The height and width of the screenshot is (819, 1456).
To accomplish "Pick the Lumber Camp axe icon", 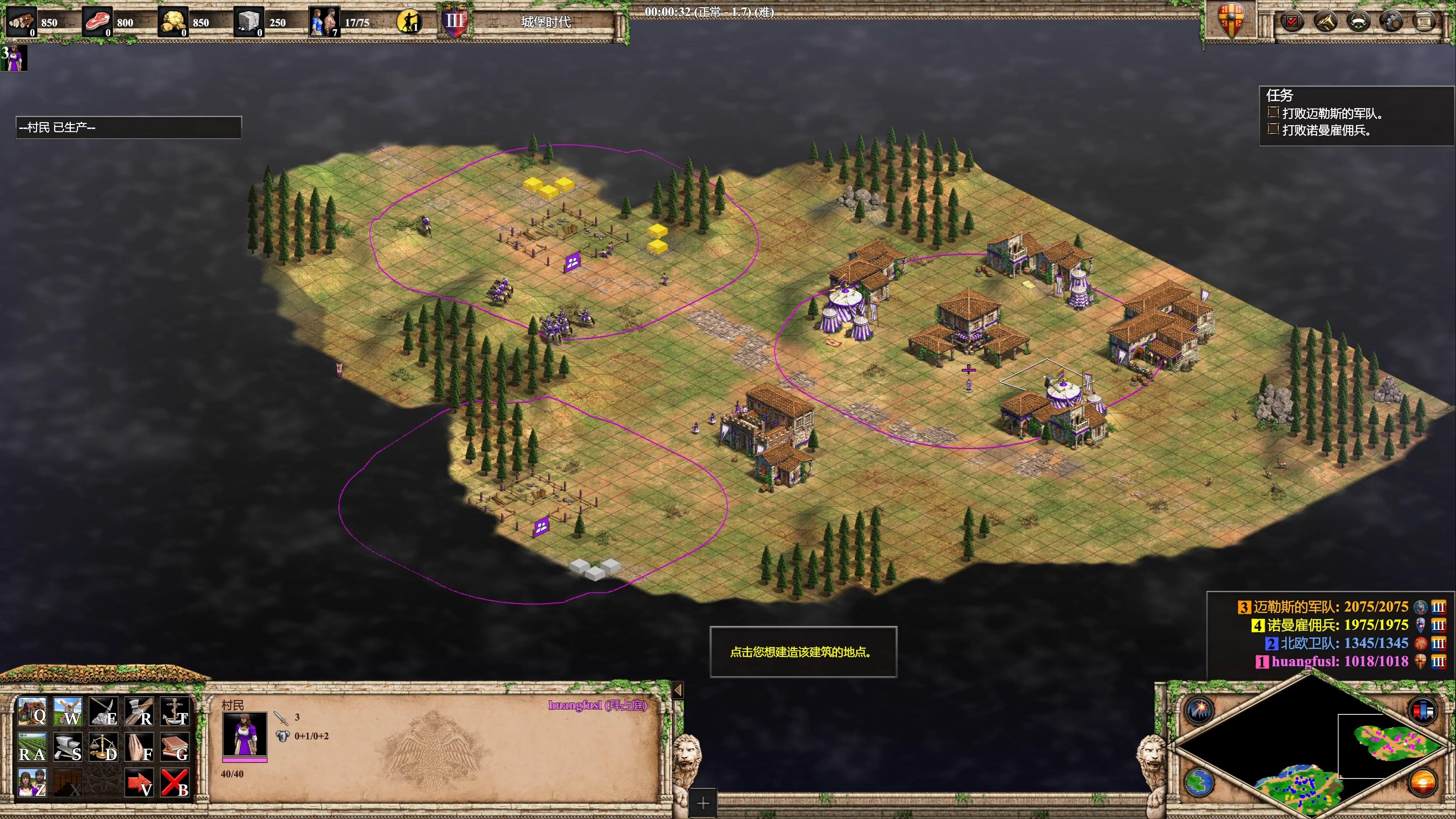I will [x=139, y=712].
